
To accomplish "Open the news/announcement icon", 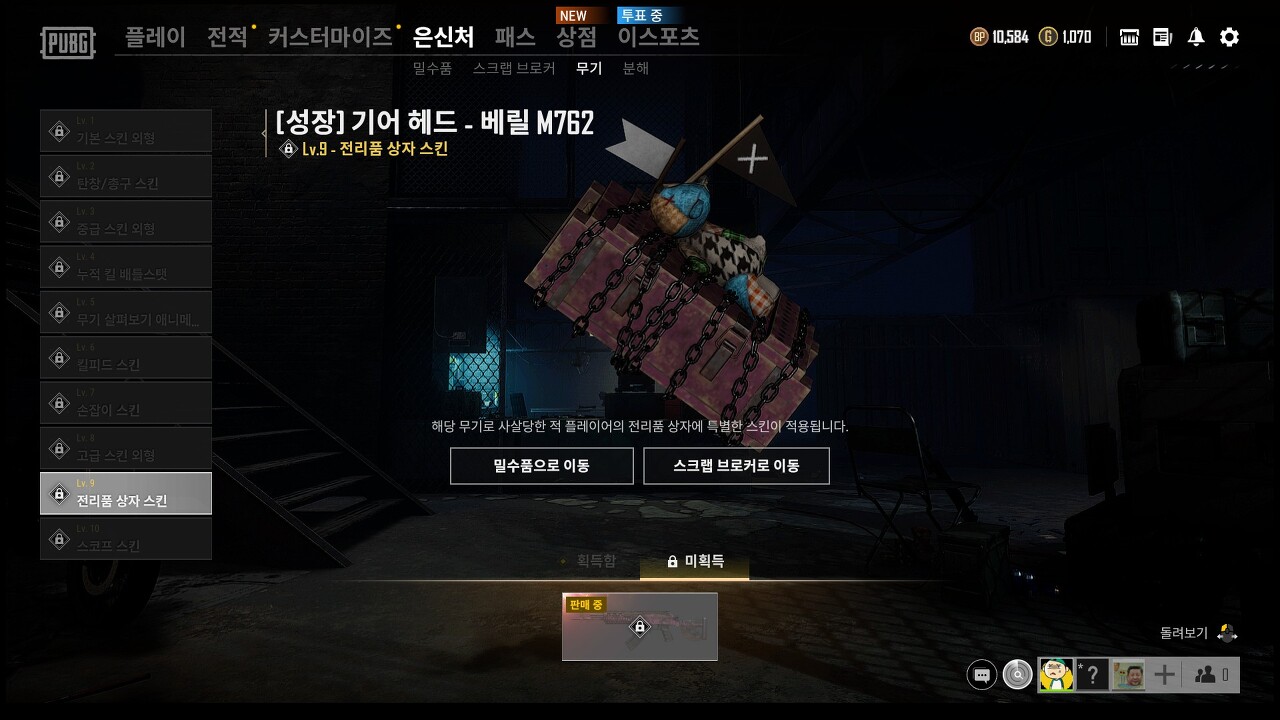I will point(1162,36).
